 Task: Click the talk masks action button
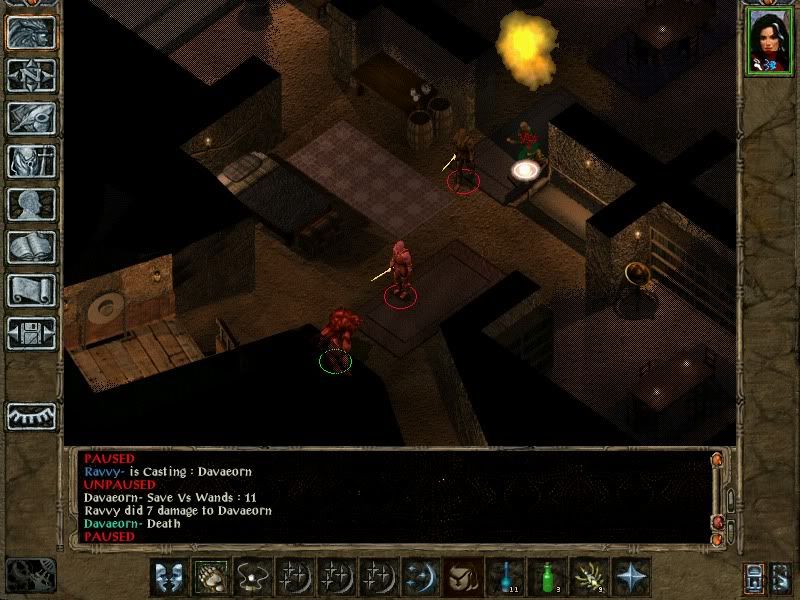[x=168, y=577]
